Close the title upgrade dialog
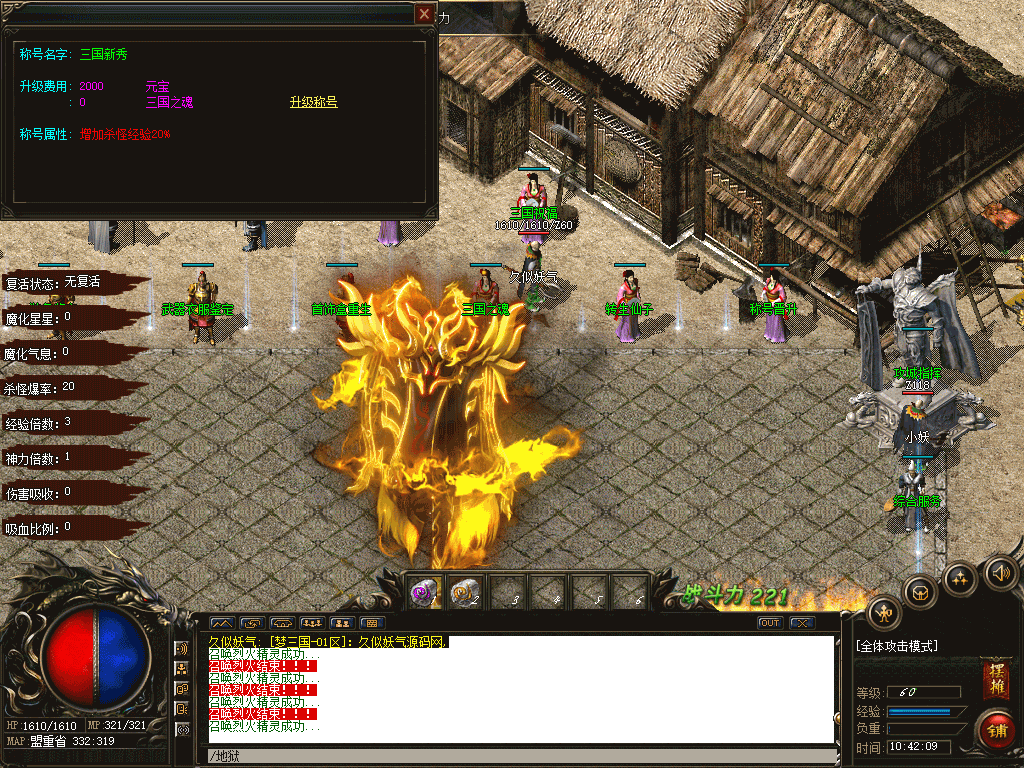Image resolution: width=1024 pixels, height=768 pixels. [425, 14]
